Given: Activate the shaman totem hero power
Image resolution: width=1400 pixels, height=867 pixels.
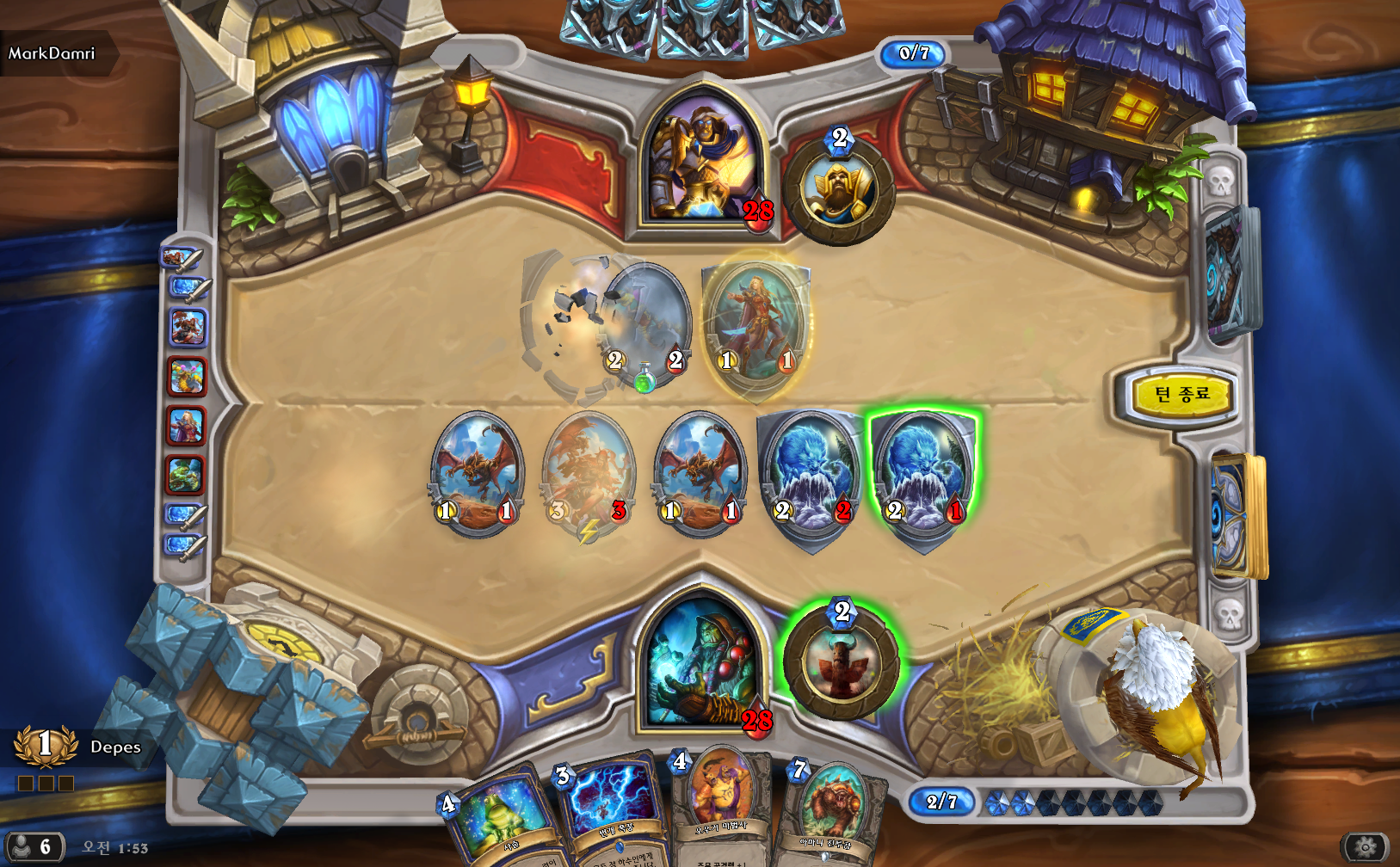Looking at the screenshot, I should pos(841,663).
